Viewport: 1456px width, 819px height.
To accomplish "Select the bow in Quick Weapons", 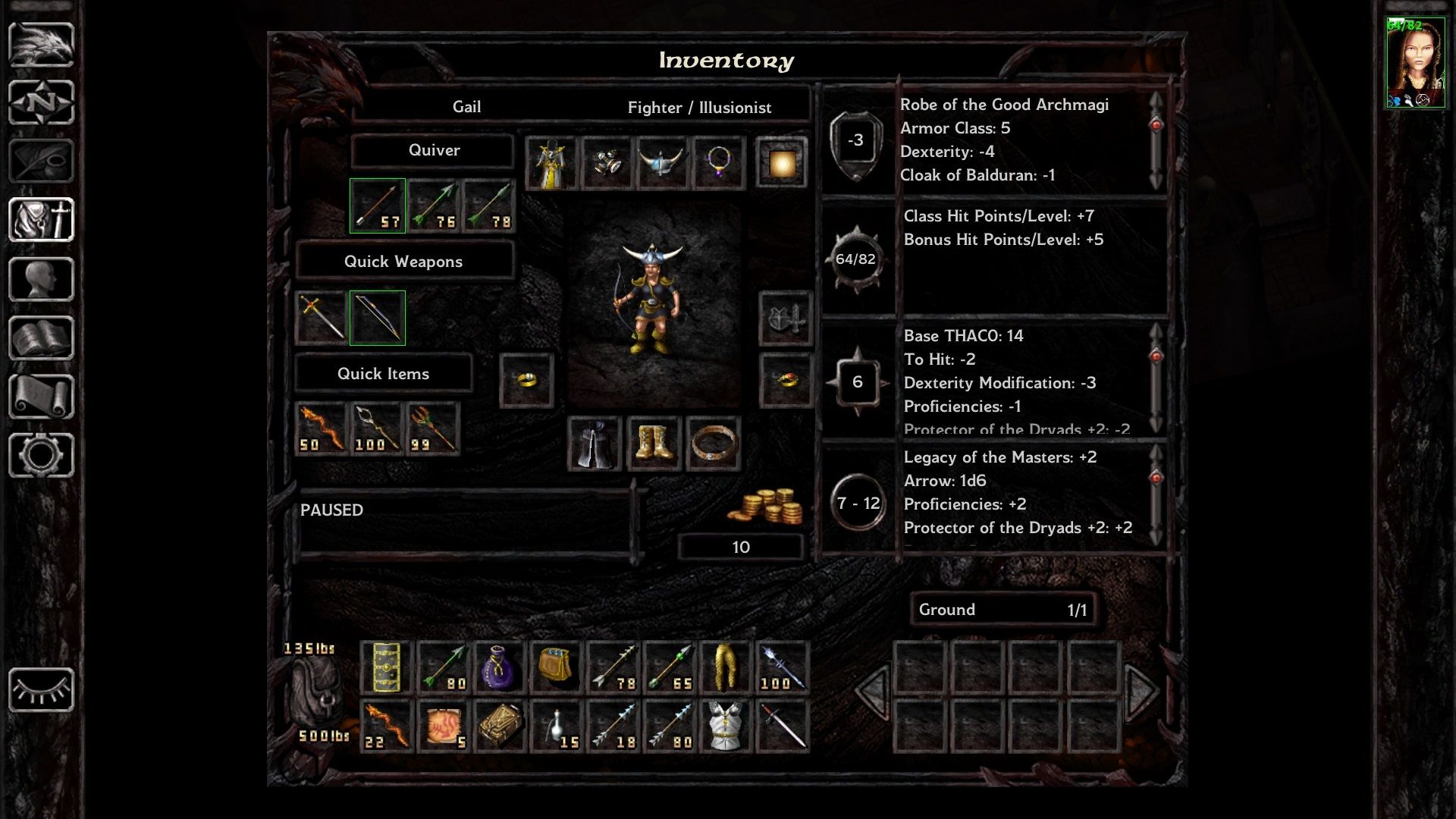I will click(x=378, y=318).
